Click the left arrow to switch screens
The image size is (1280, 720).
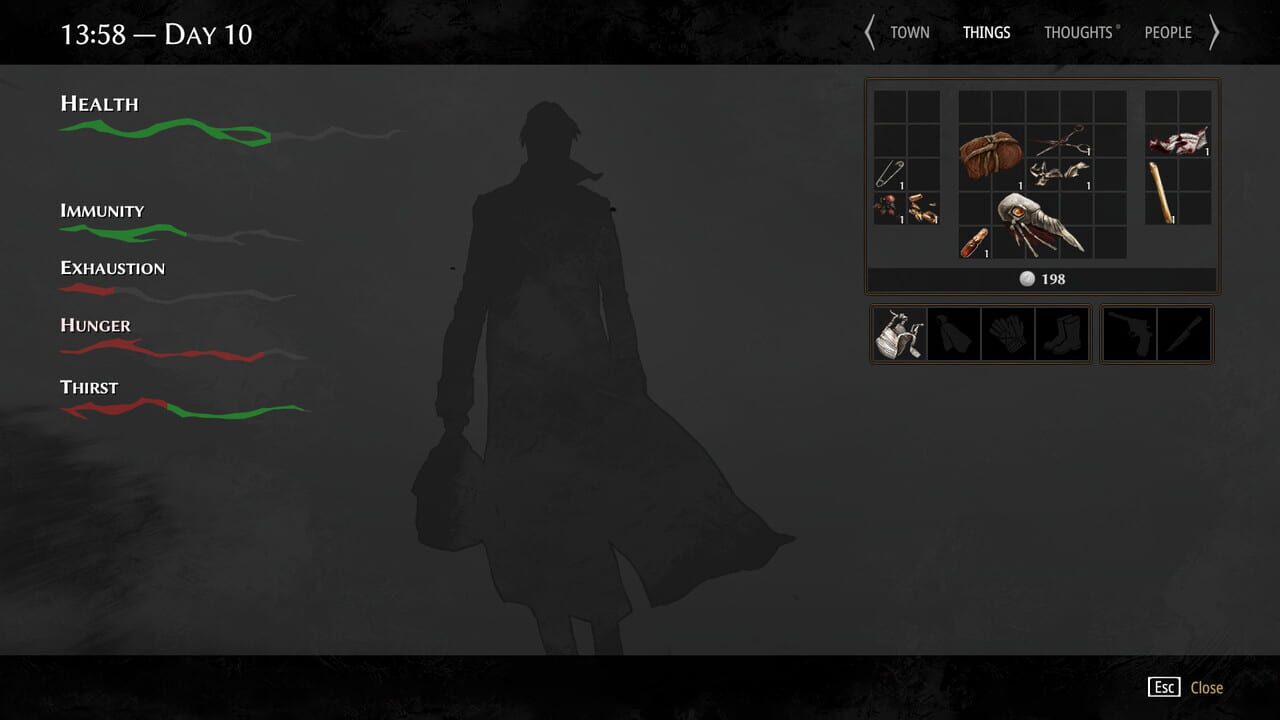click(x=868, y=32)
